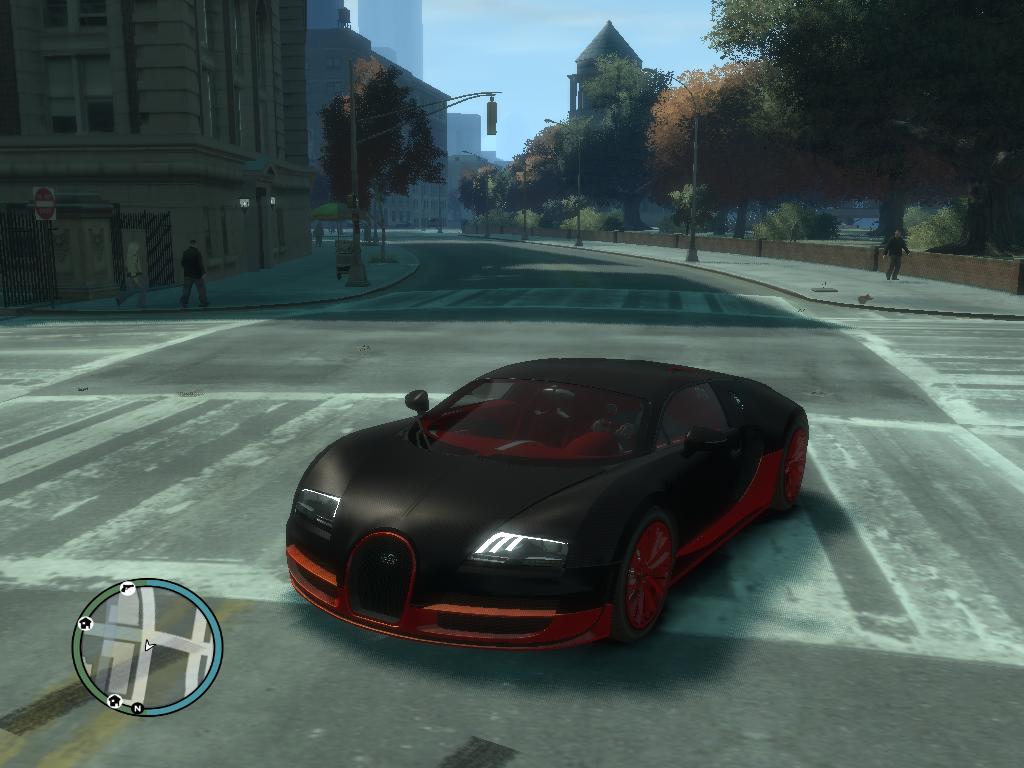Image resolution: width=1024 pixels, height=768 pixels.
Task: Click the player arrow on the minimap
Action: [148, 646]
